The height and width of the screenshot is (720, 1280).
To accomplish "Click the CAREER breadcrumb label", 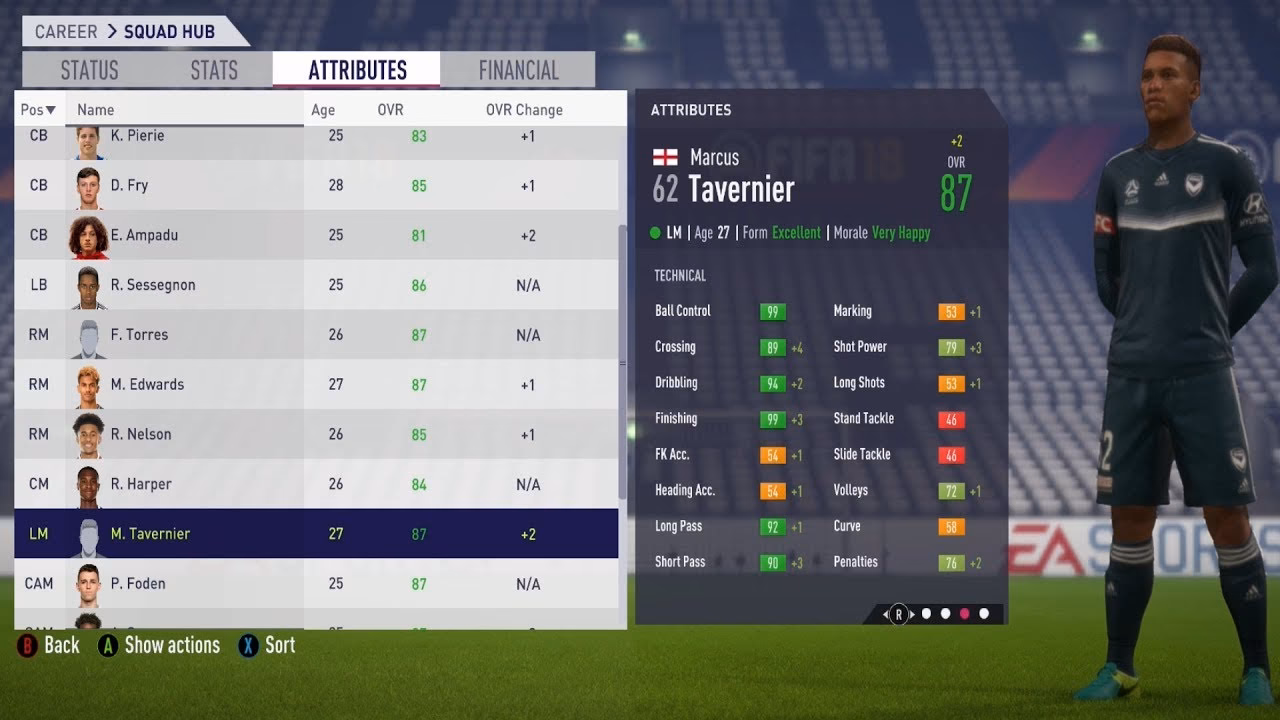I will pyautogui.click(x=65, y=31).
